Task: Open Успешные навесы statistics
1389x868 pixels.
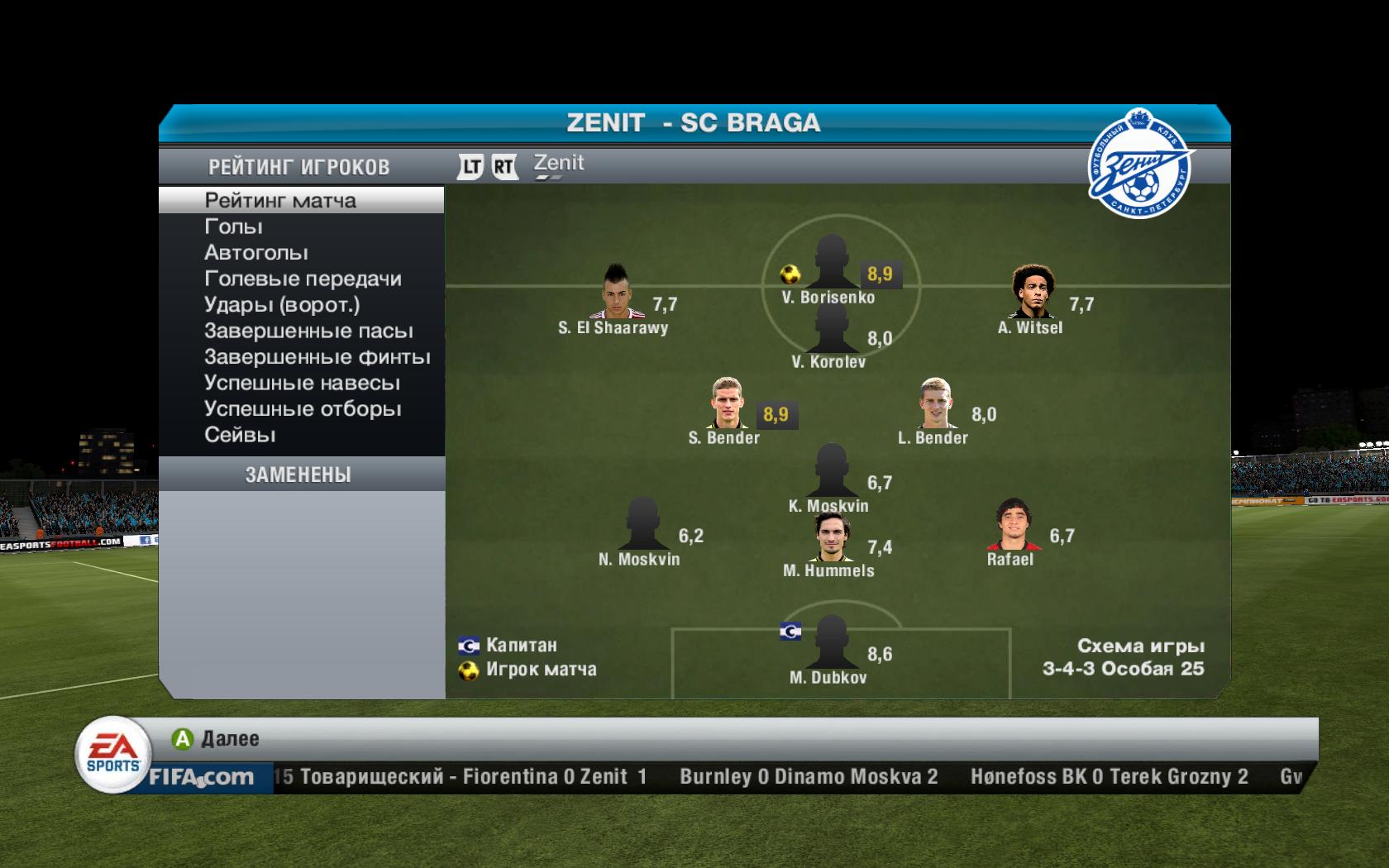Action: click(302, 383)
